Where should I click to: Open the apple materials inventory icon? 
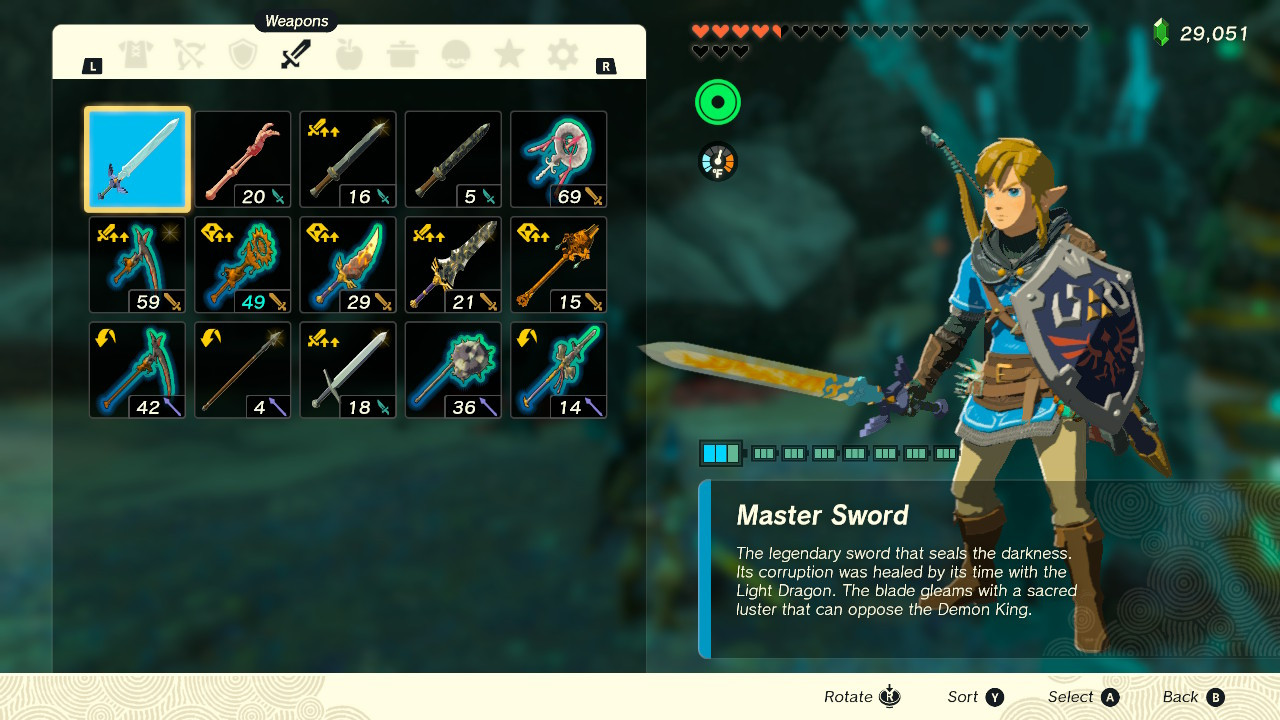pos(349,55)
